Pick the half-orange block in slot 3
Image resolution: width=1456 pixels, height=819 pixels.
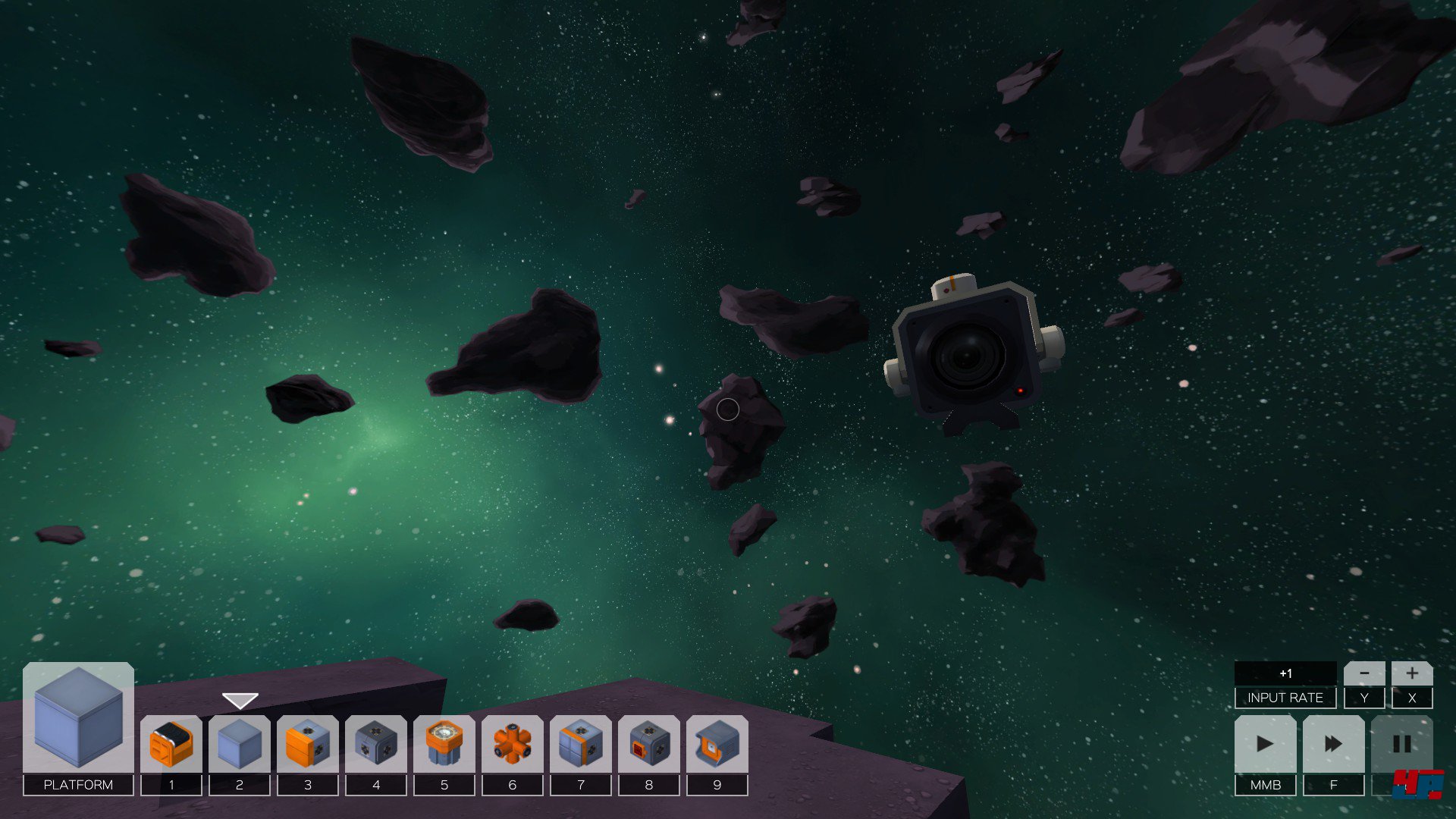(308, 744)
